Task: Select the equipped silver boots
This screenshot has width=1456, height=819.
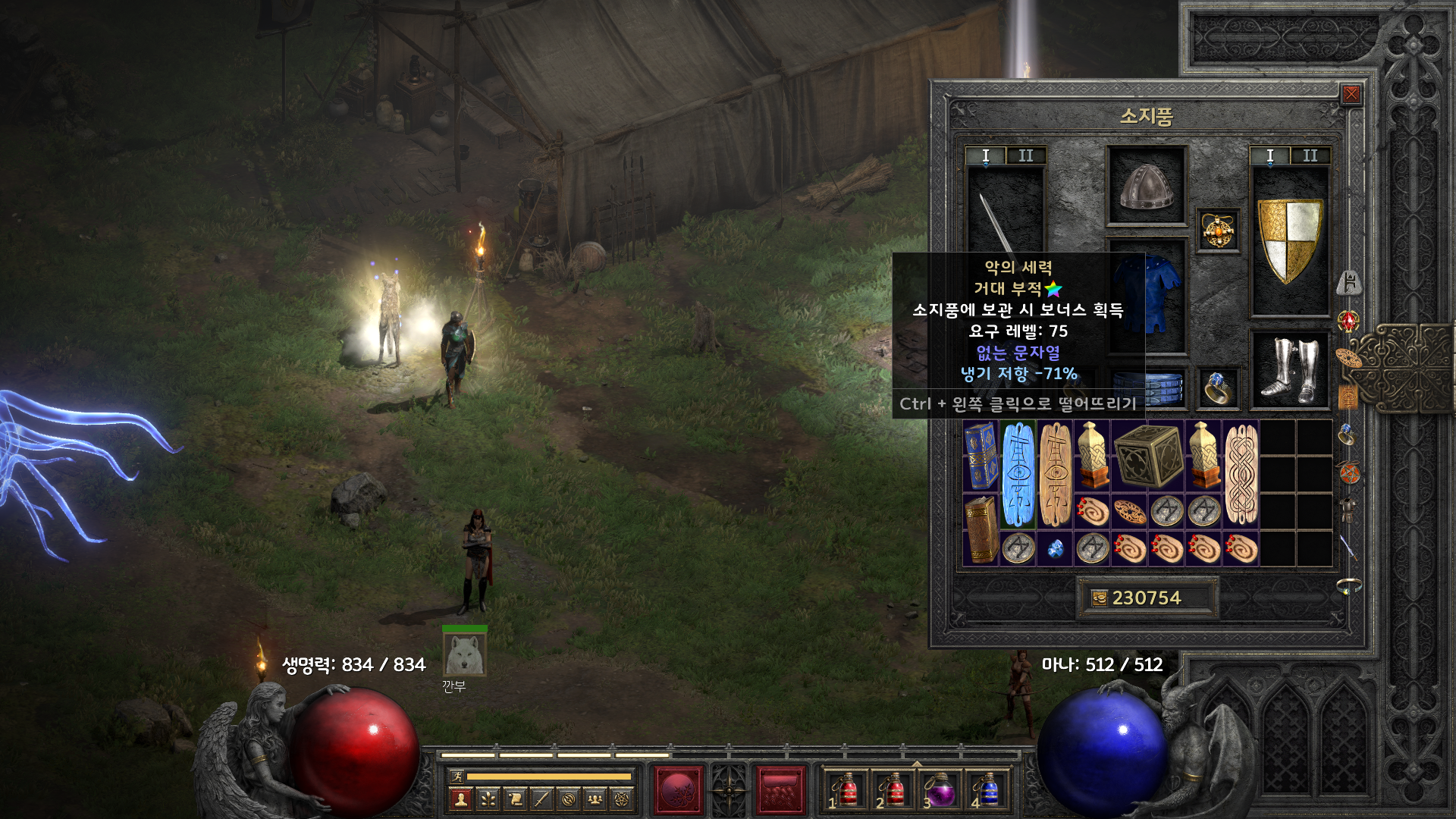Action: click(1289, 370)
